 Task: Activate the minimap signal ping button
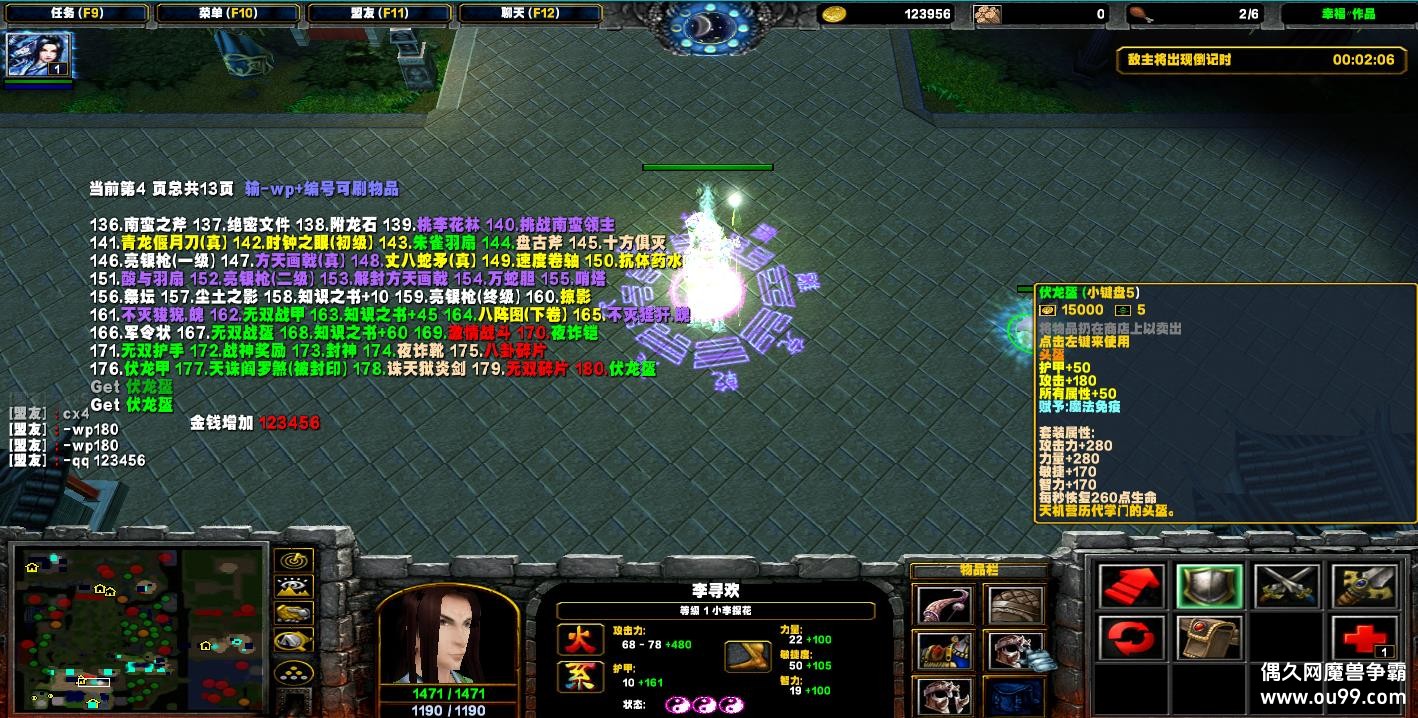[294, 561]
